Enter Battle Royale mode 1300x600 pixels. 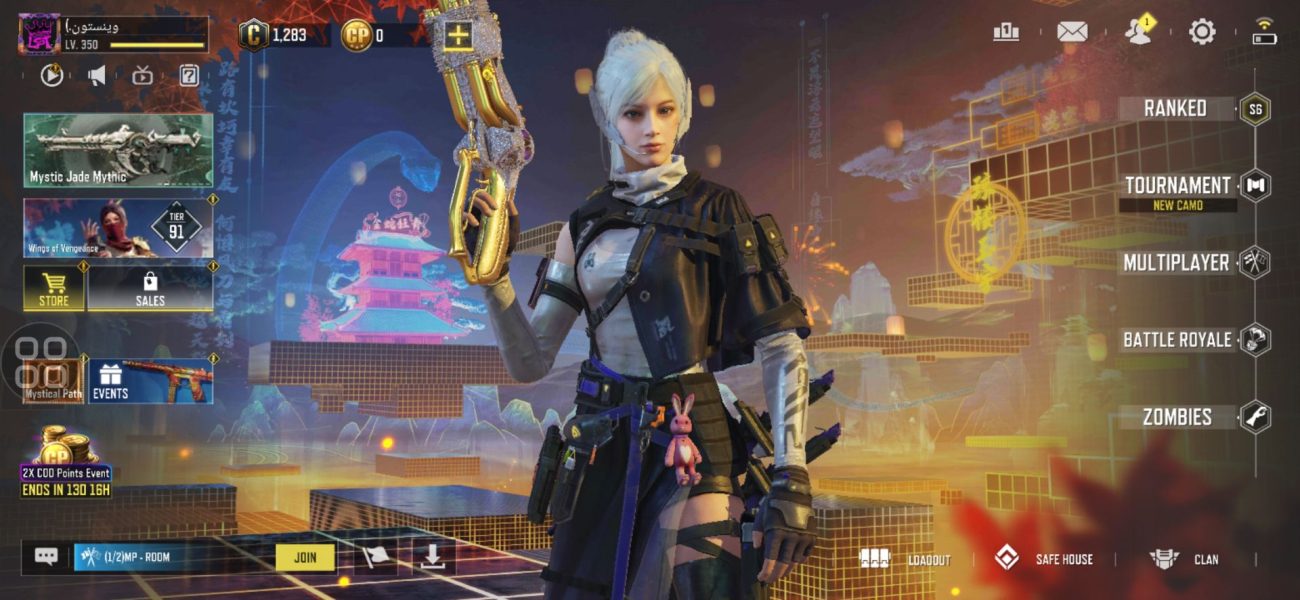1177,340
